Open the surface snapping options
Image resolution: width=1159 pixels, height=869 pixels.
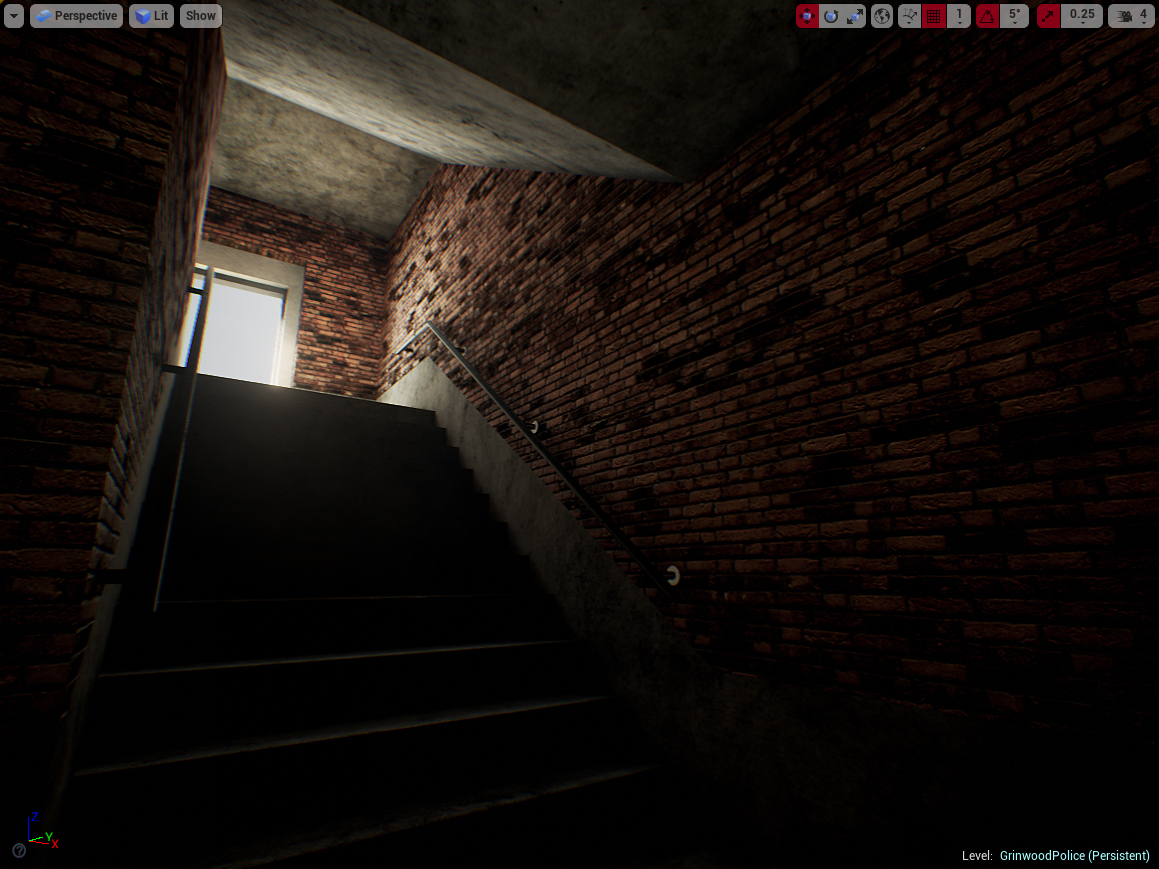(909, 16)
